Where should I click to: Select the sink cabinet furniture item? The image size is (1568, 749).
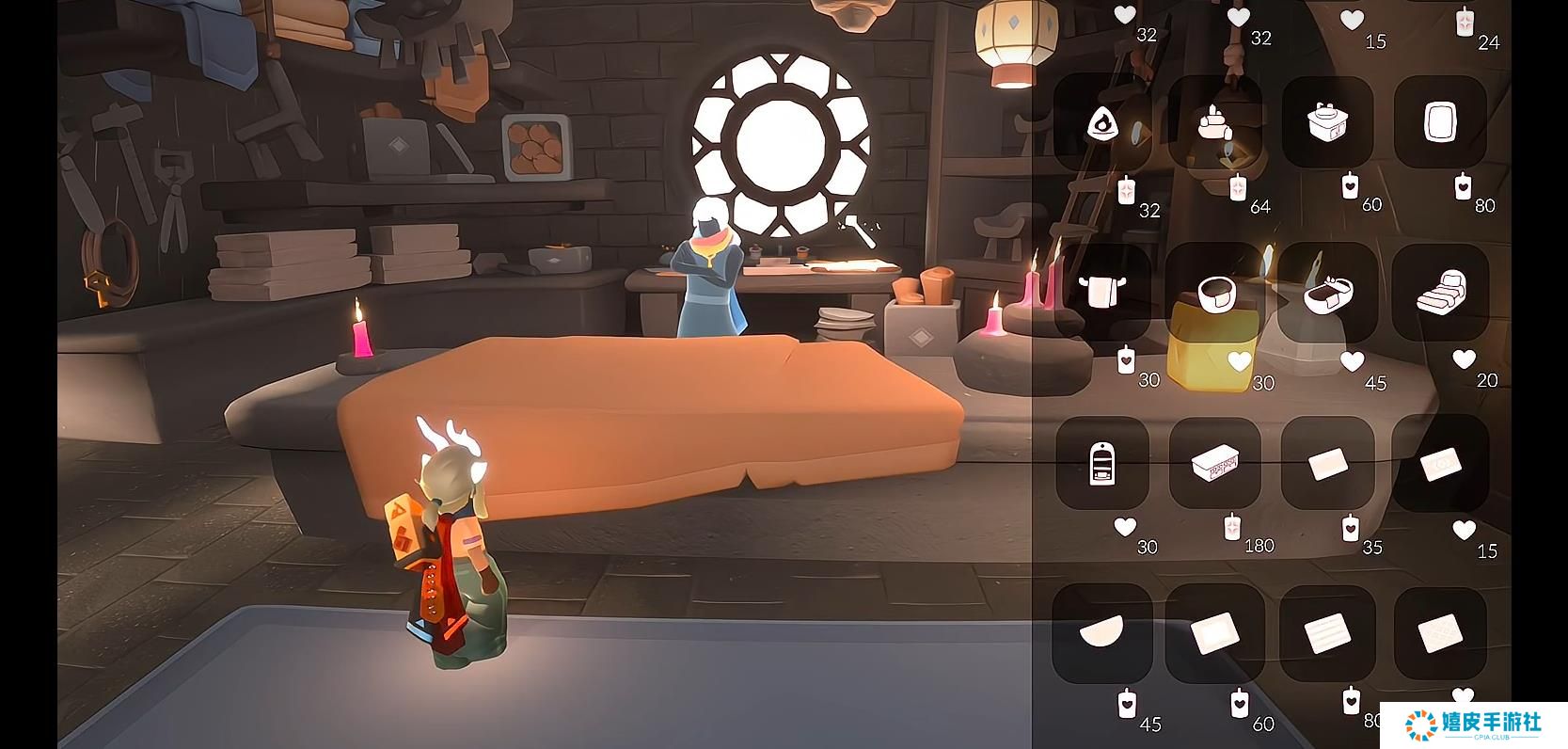tap(1327, 123)
